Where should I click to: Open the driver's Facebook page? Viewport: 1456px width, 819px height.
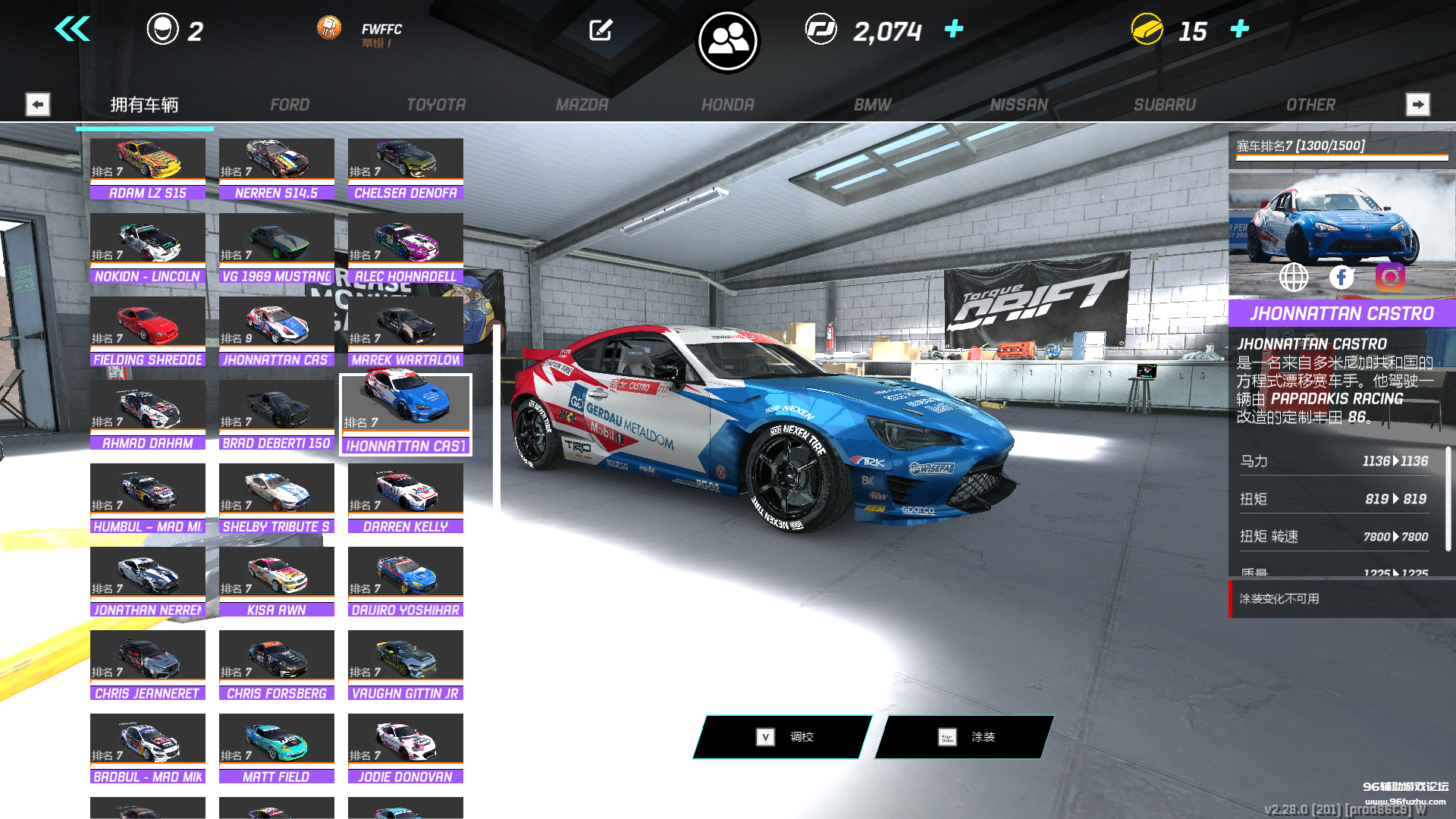[1341, 278]
